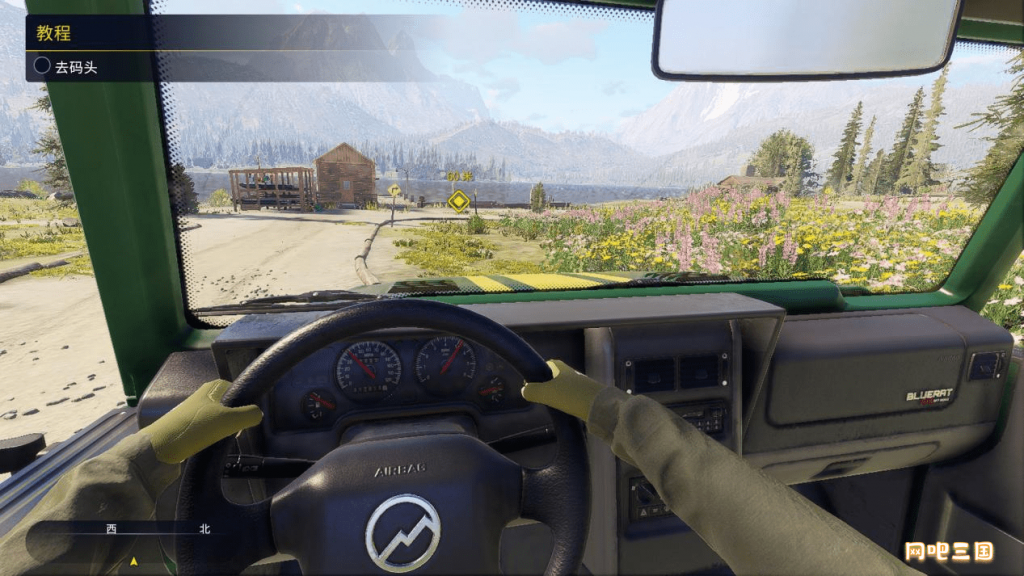Click the 教程 tutorial panel header
This screenshot has height=576, width=1024.
pyautogui.click(x=54, y=32)
